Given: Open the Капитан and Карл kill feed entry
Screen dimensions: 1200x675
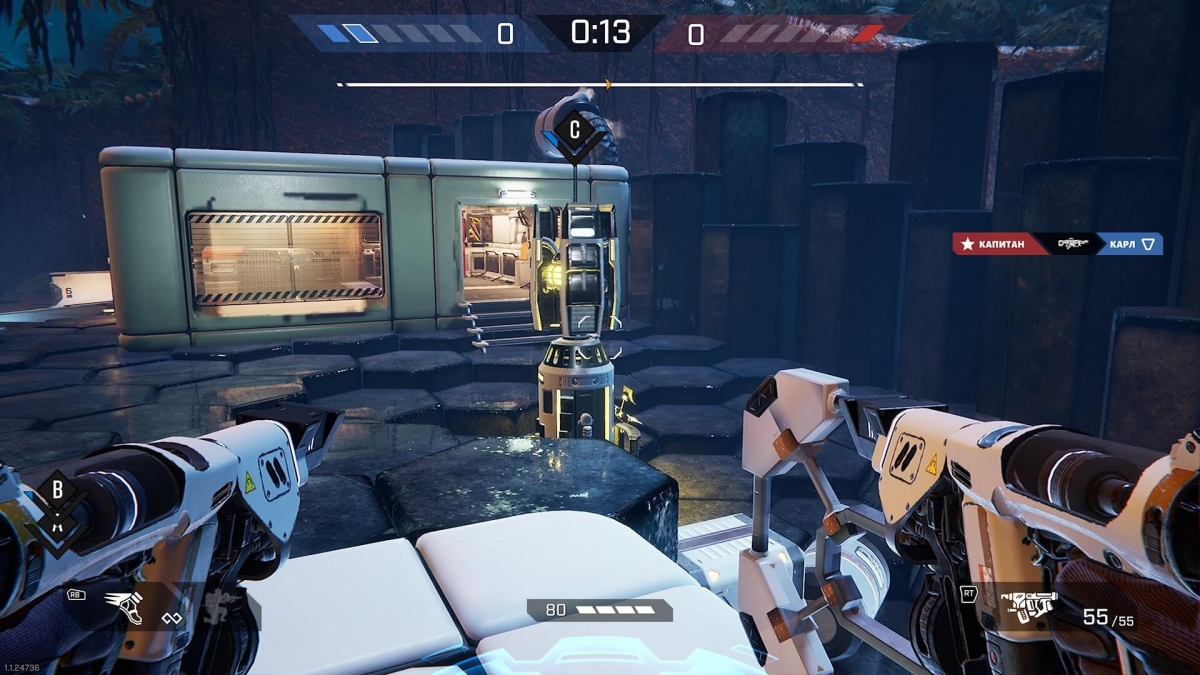Looking at the screenshot, I should (x=1057, y=244).
